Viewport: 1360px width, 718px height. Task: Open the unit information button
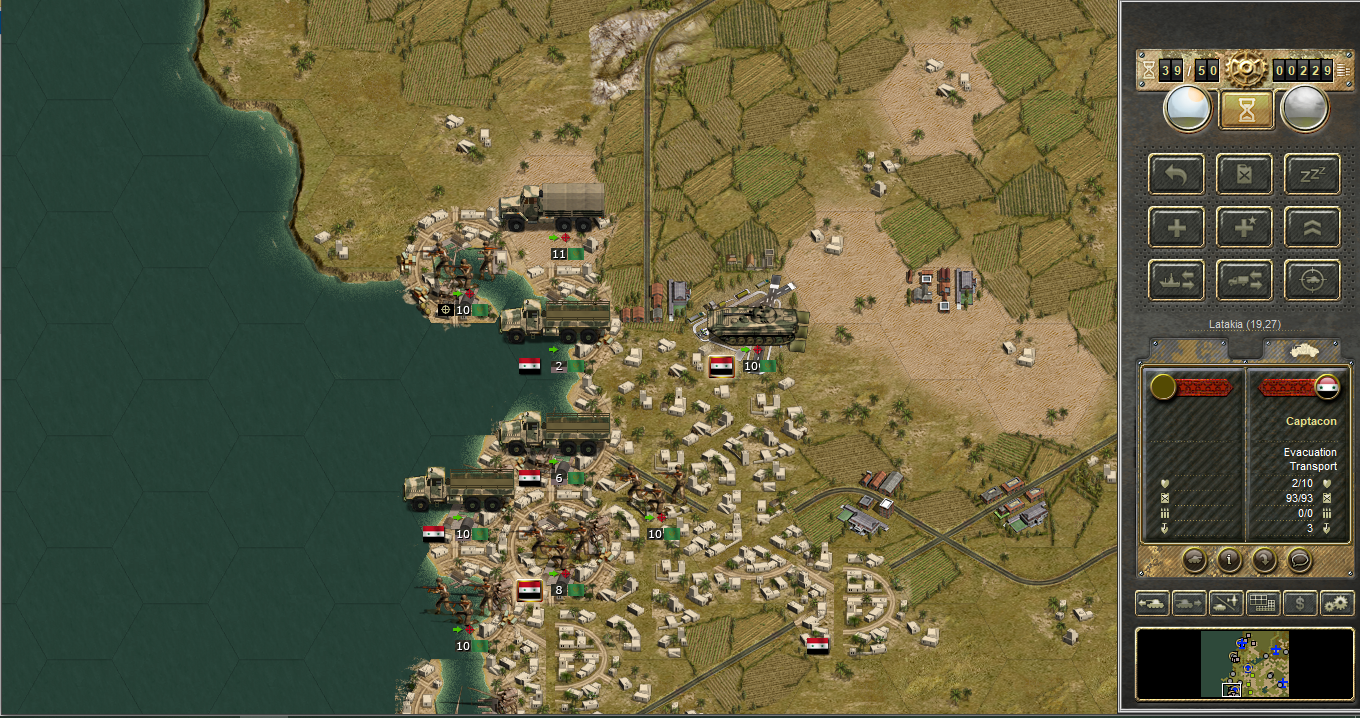click(x=1230, y=560)
